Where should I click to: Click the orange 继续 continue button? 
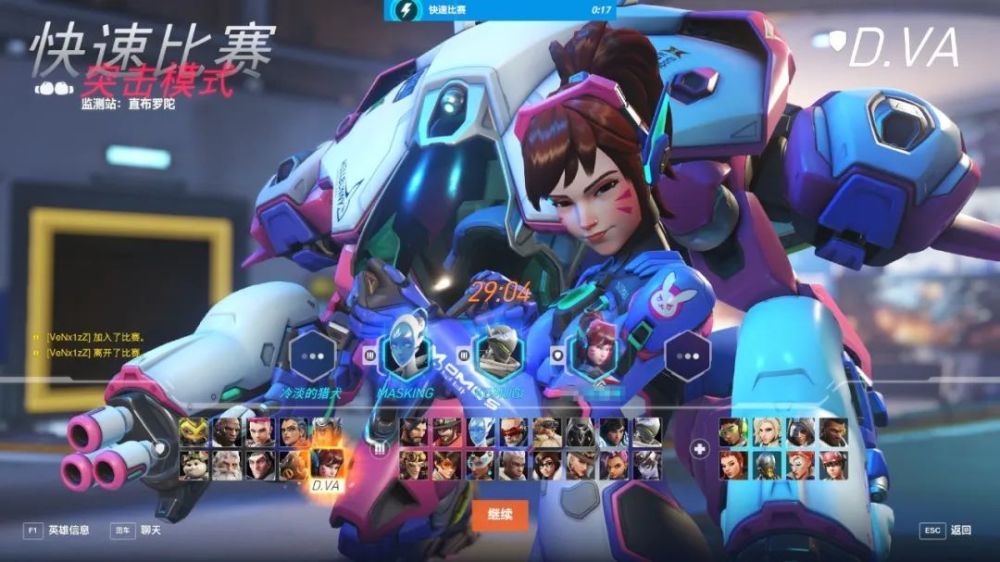click(x=499, y=516)
